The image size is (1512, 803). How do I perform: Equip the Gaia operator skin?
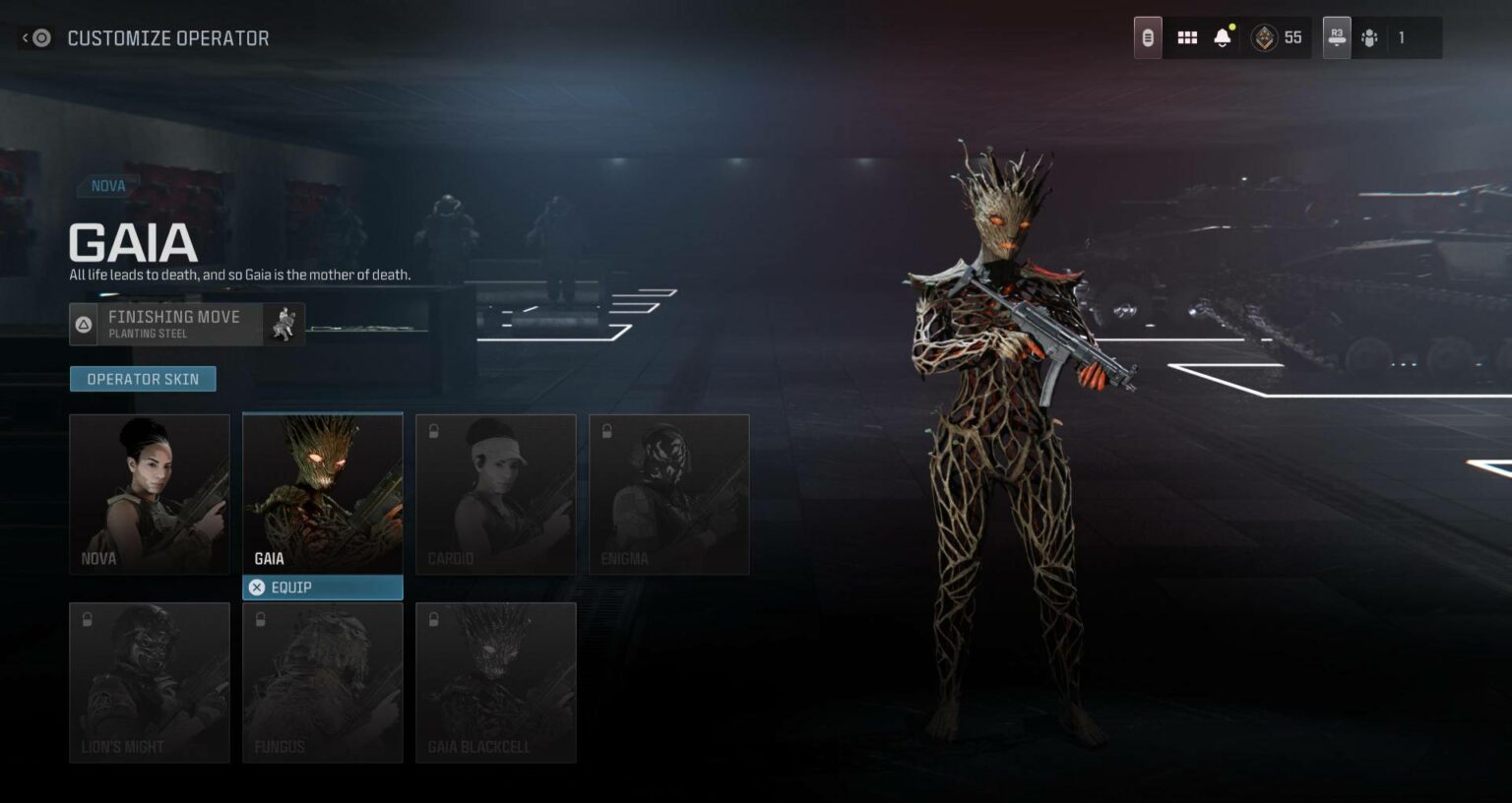pyautogui.click(x=322, y=587)
